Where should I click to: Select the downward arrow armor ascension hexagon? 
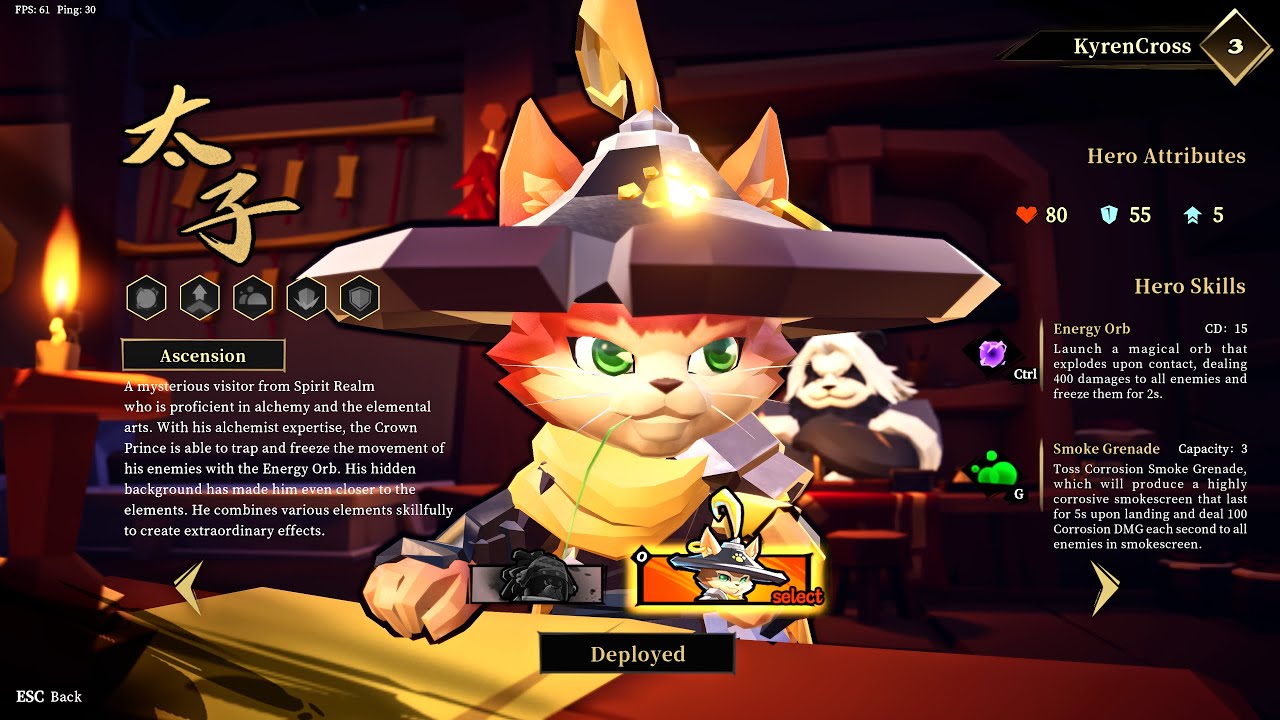click(x=306, y=298)
